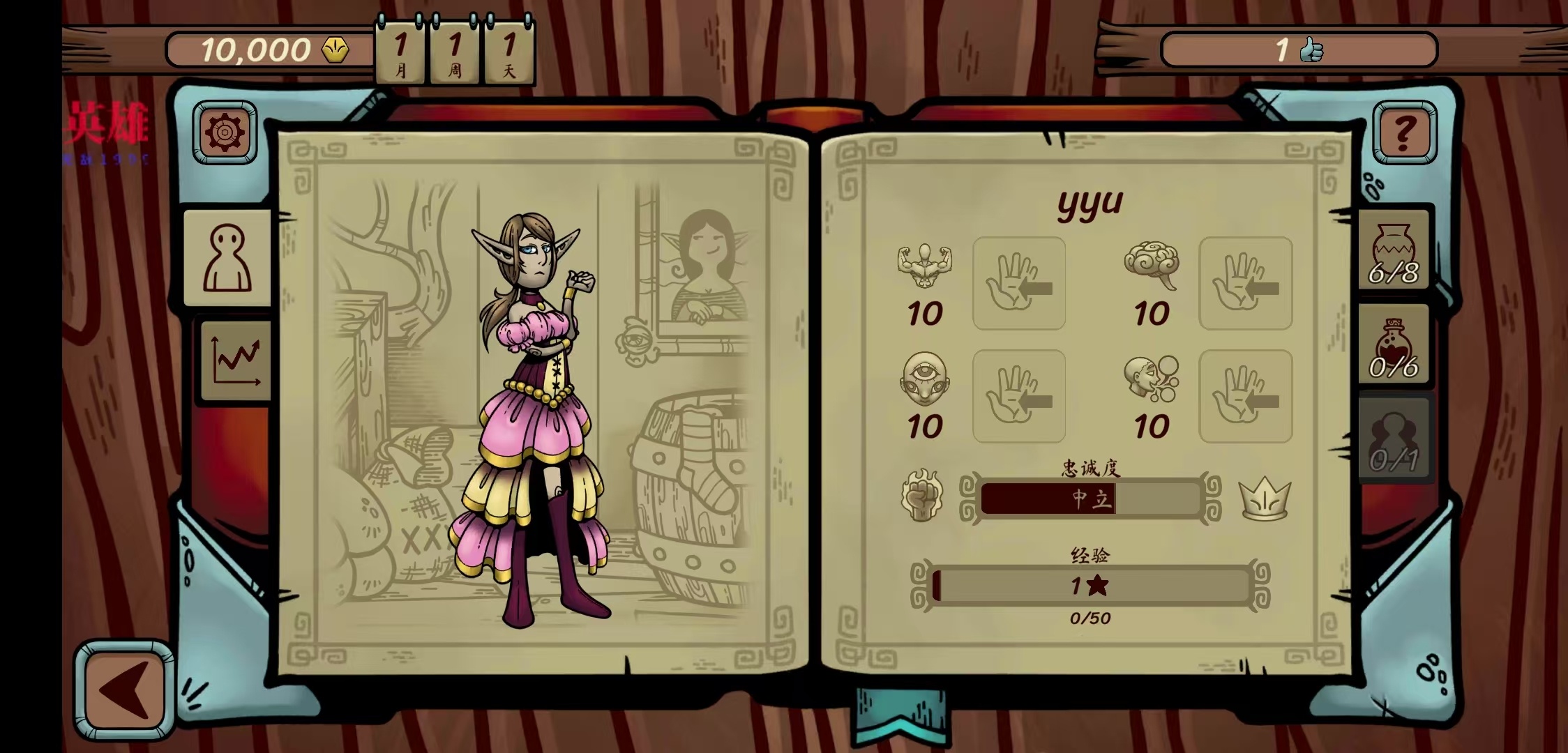Click the hero name yyu

[1090, 203]
